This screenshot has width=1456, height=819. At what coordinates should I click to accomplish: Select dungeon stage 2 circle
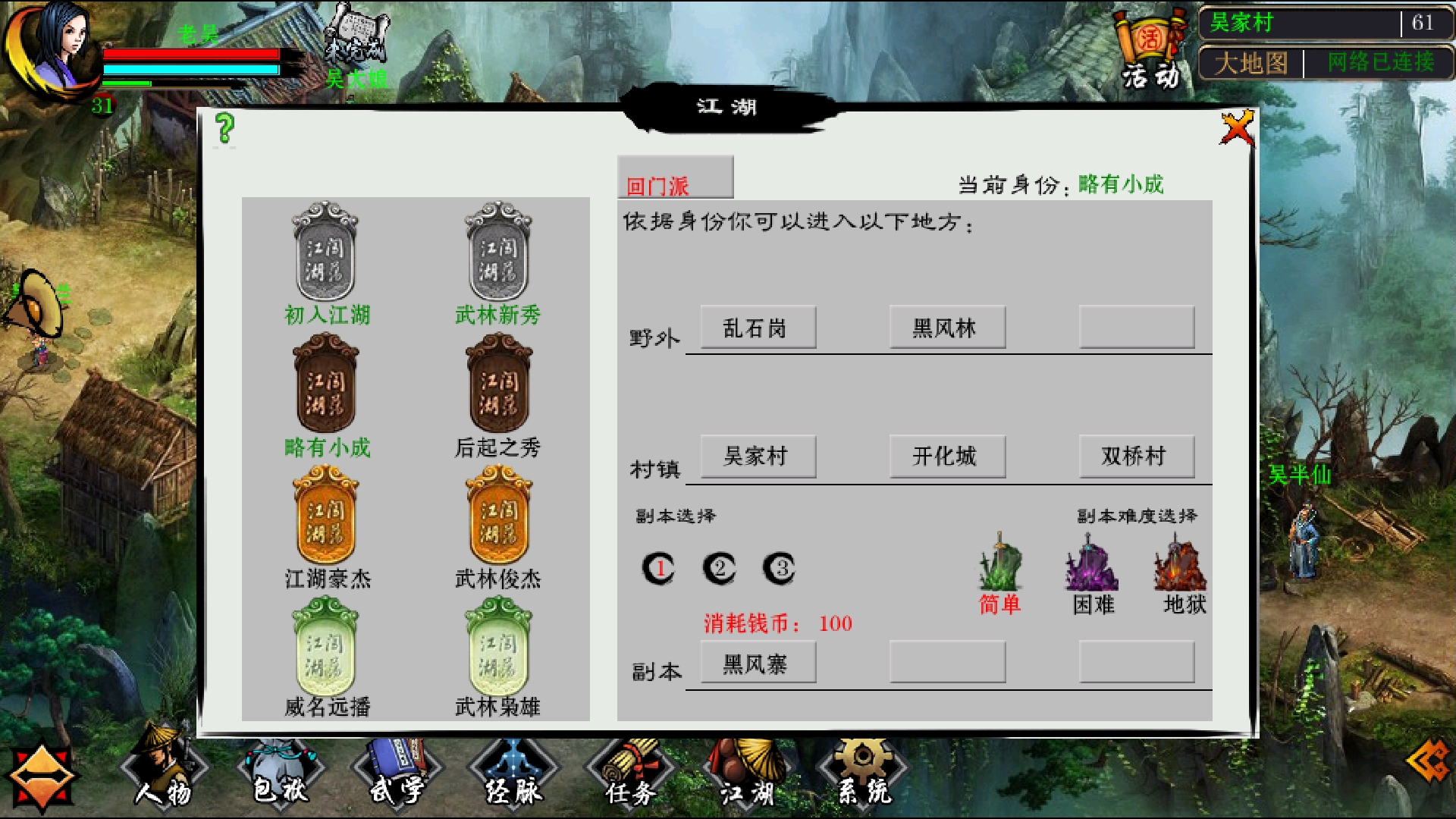(x=720, y=568)
